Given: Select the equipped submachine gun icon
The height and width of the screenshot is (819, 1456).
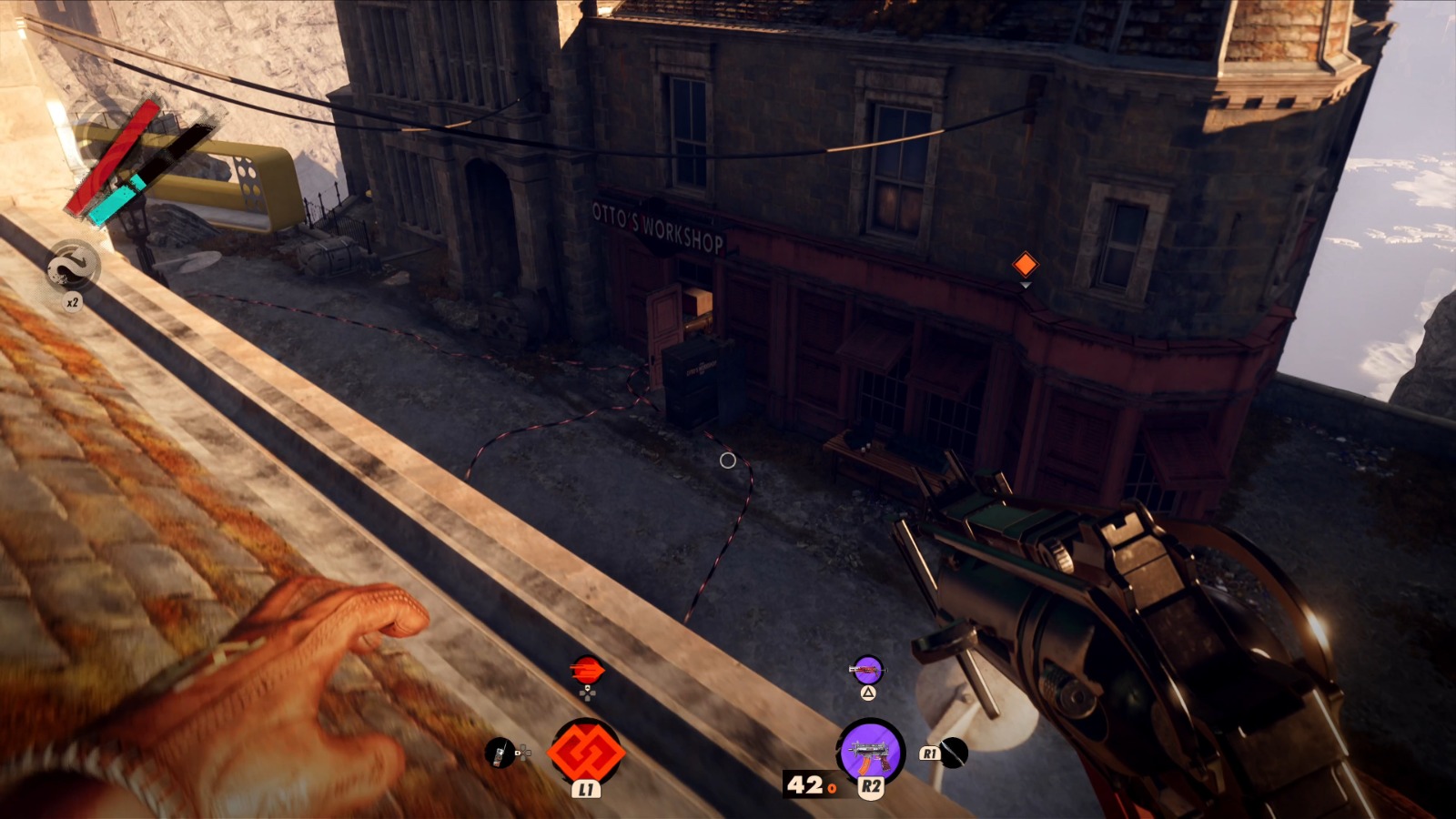Looking at the screenshot, I should click(x=870, y=752).
